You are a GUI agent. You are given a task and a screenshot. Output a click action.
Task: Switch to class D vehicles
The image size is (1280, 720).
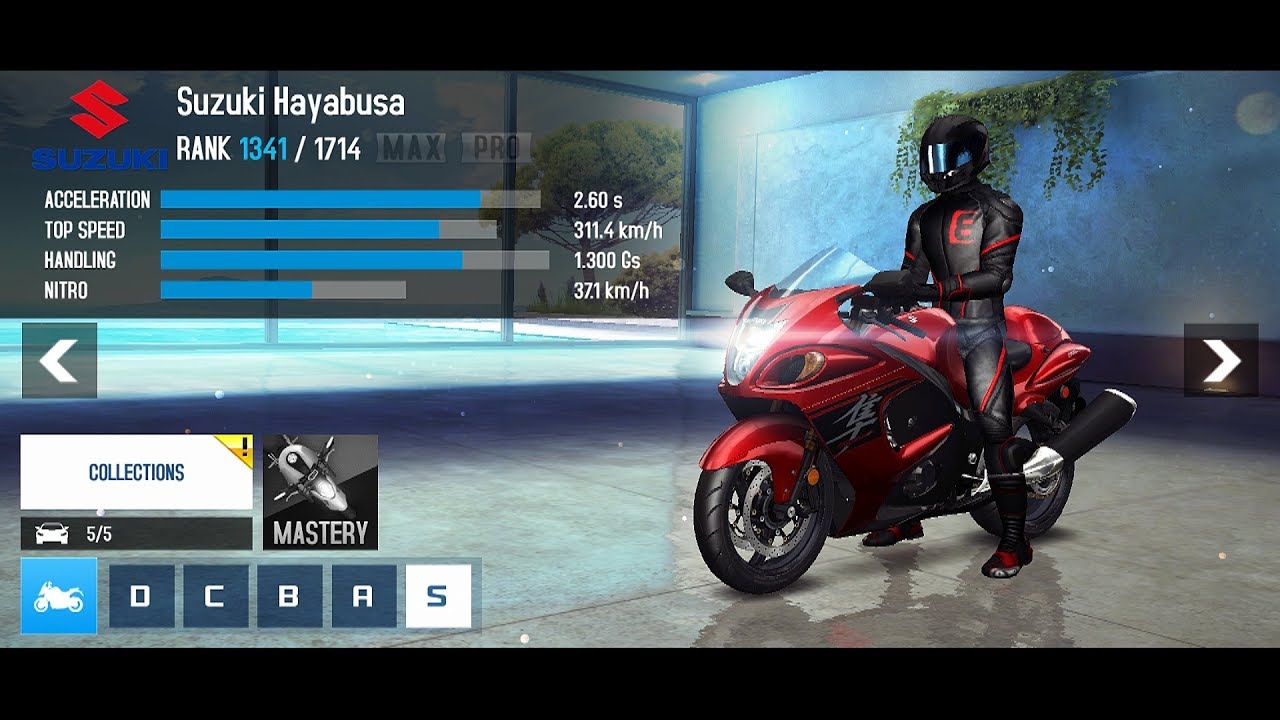(x=141, y=596)
